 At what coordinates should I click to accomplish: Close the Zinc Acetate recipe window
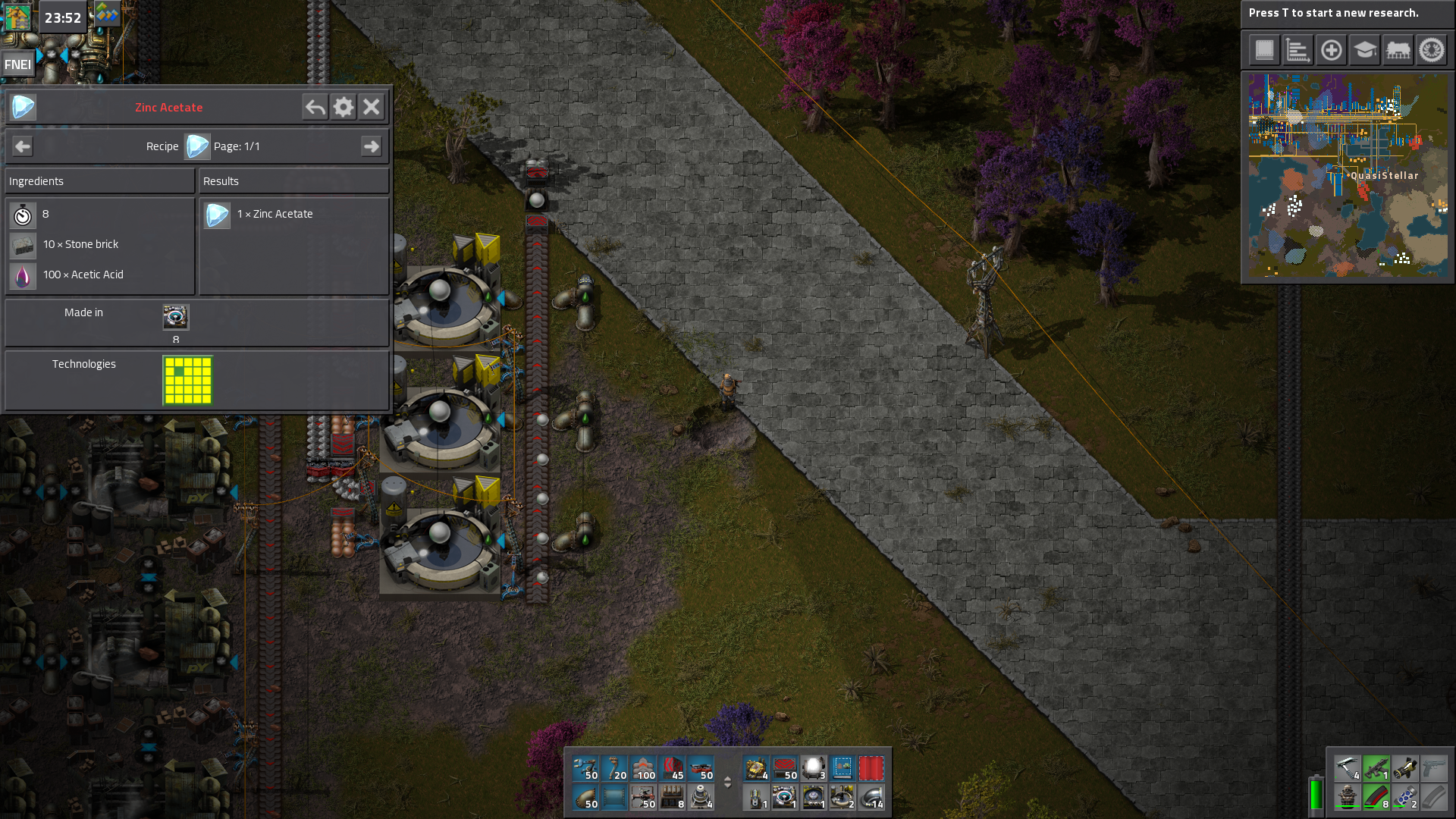click(x=371, y=107)
